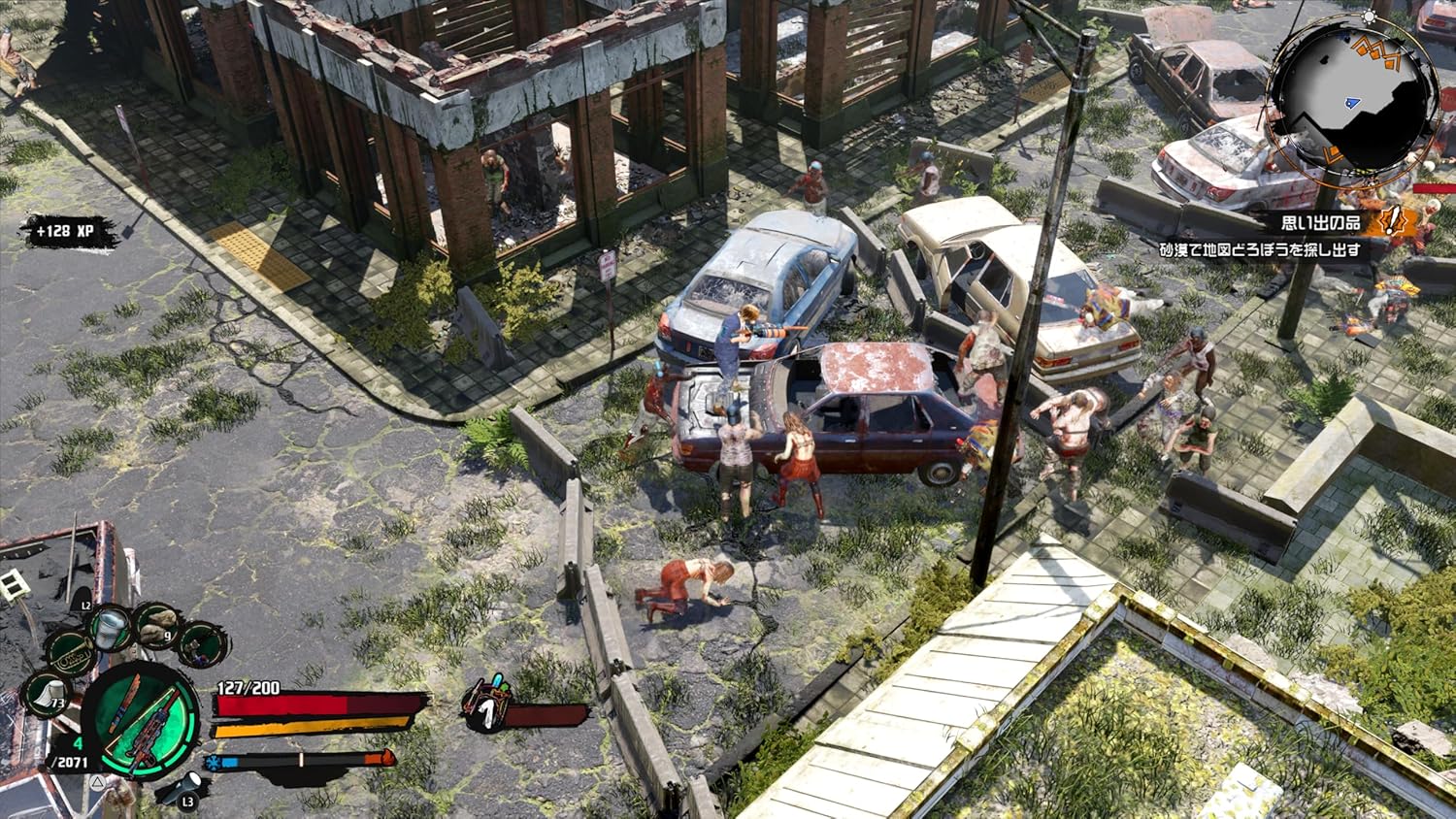Choose the gnome toy item slot
Image resolution: width=1456 pixels, height=819 pixels.
202,645
